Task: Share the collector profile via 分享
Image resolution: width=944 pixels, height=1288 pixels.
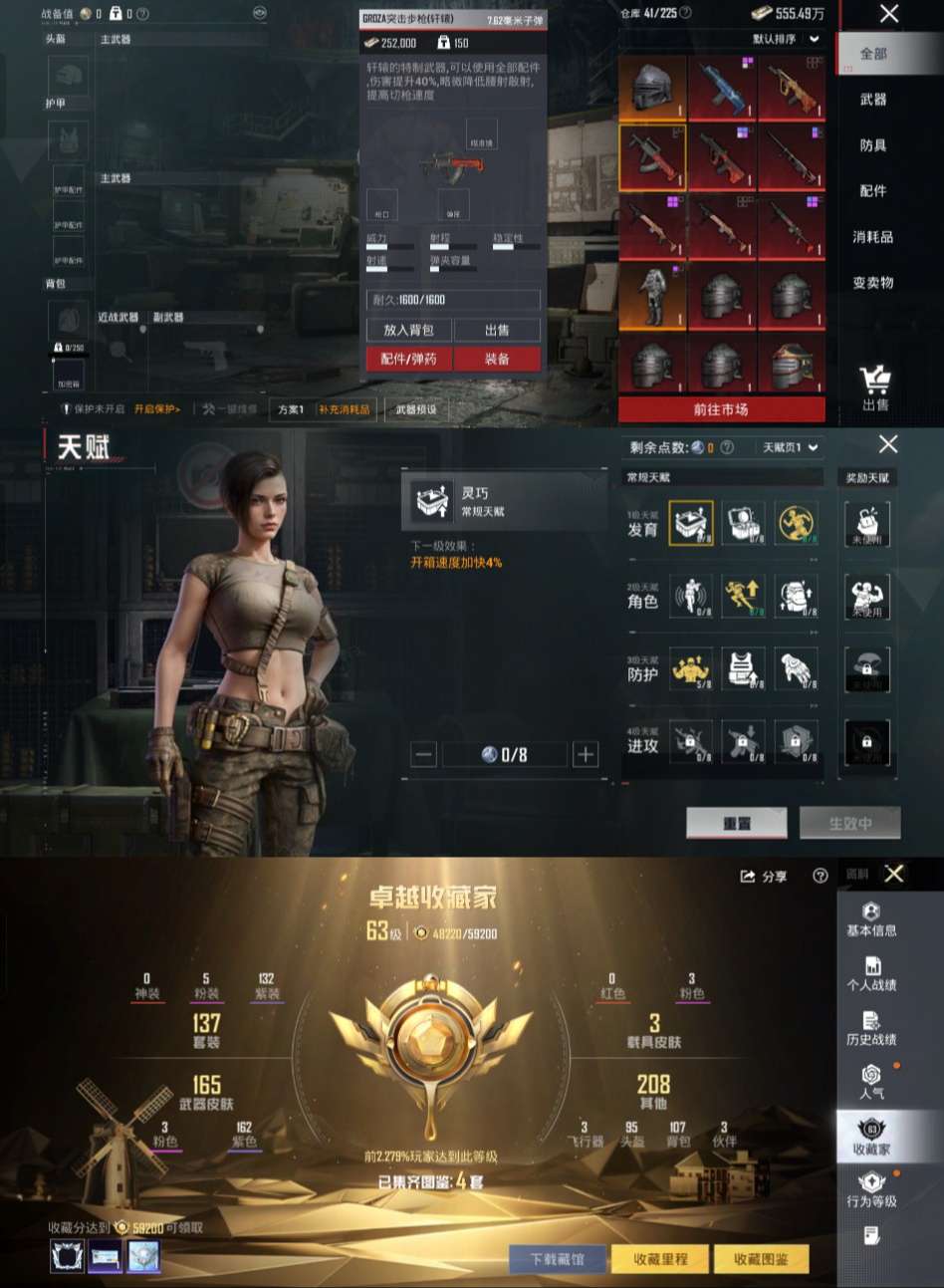Action: point(764,877)
